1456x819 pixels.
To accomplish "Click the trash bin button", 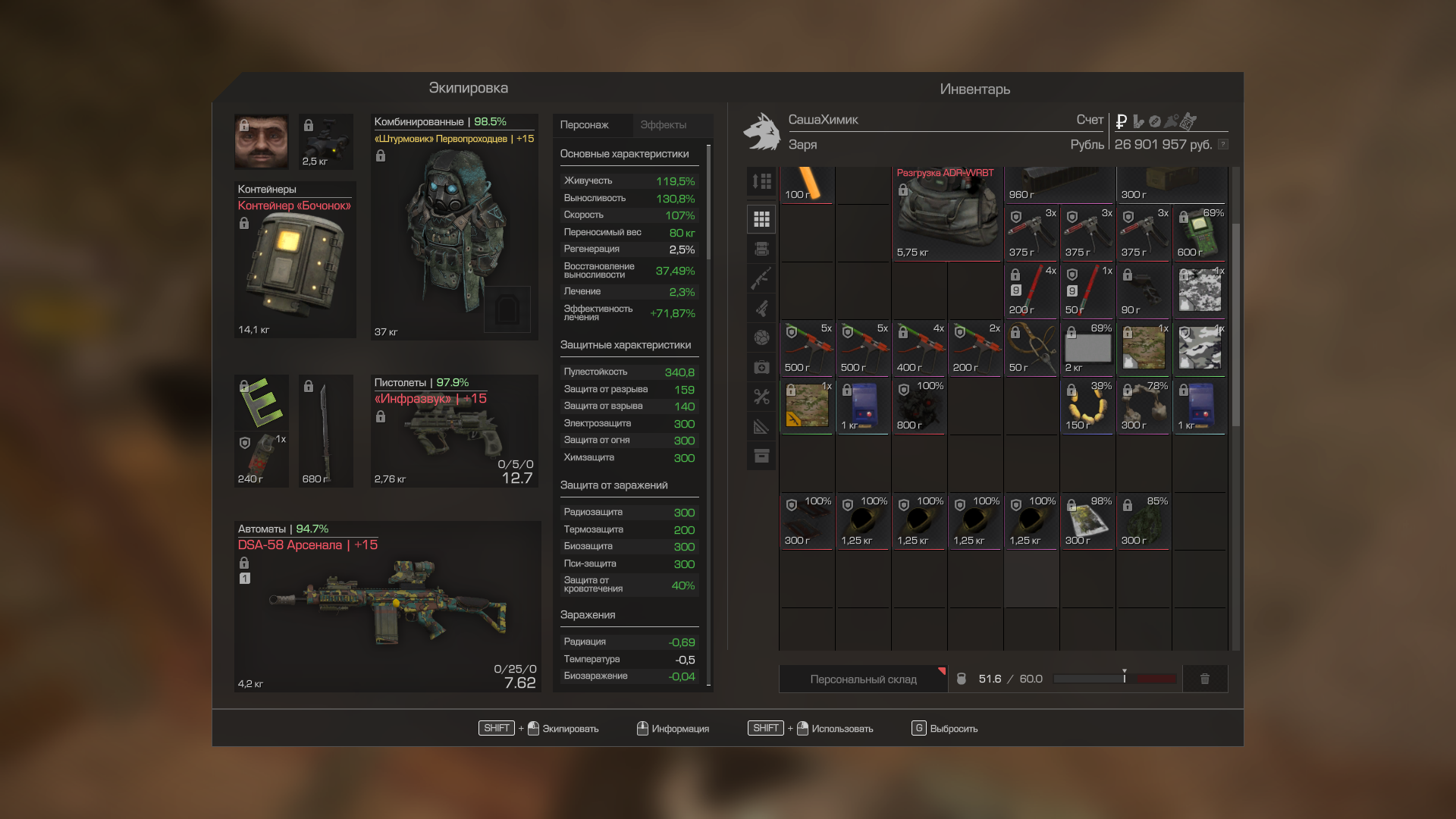I will click(x=1204, y=679).
